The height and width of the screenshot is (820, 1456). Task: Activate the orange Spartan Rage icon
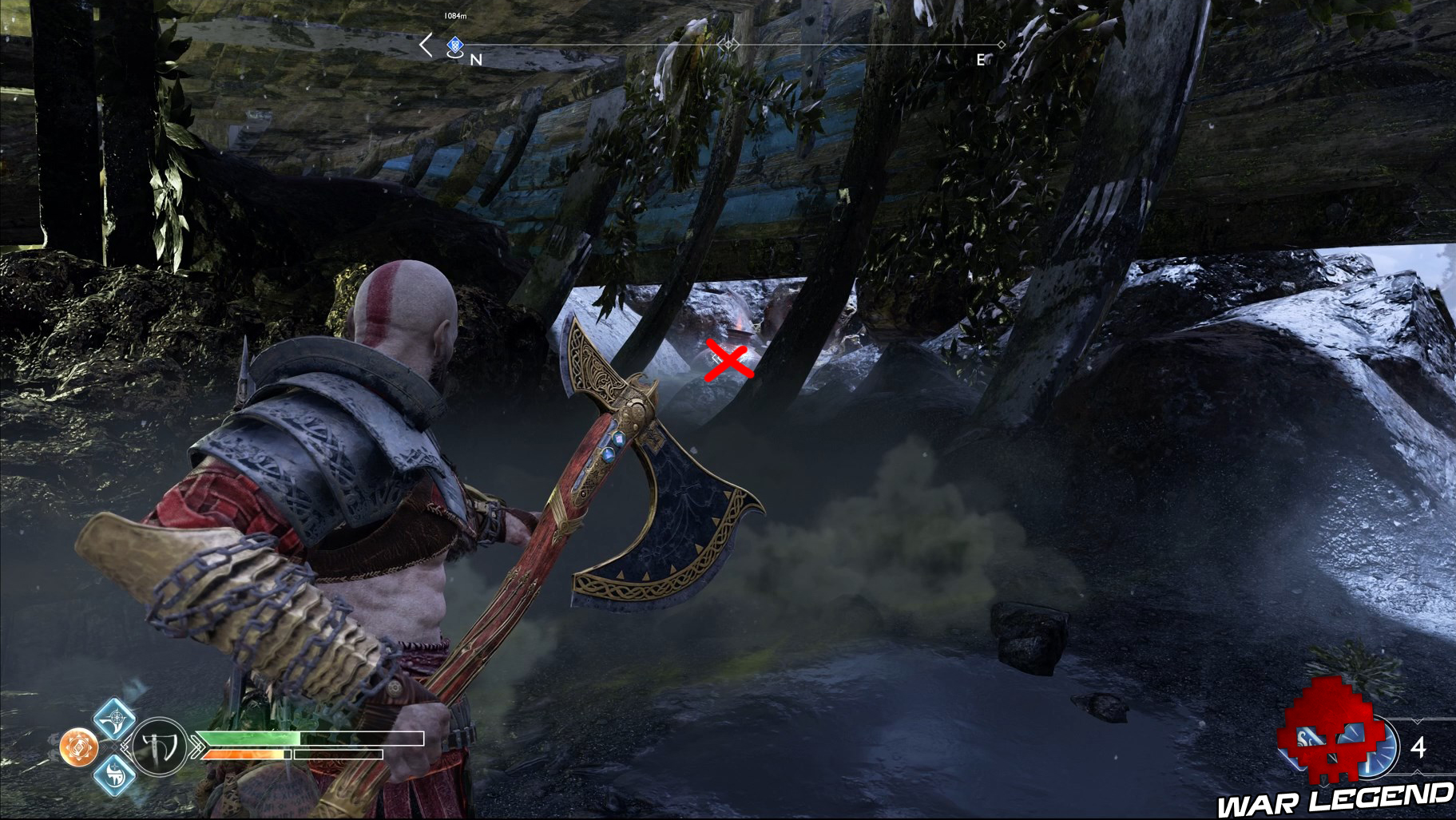pos(78,746)
